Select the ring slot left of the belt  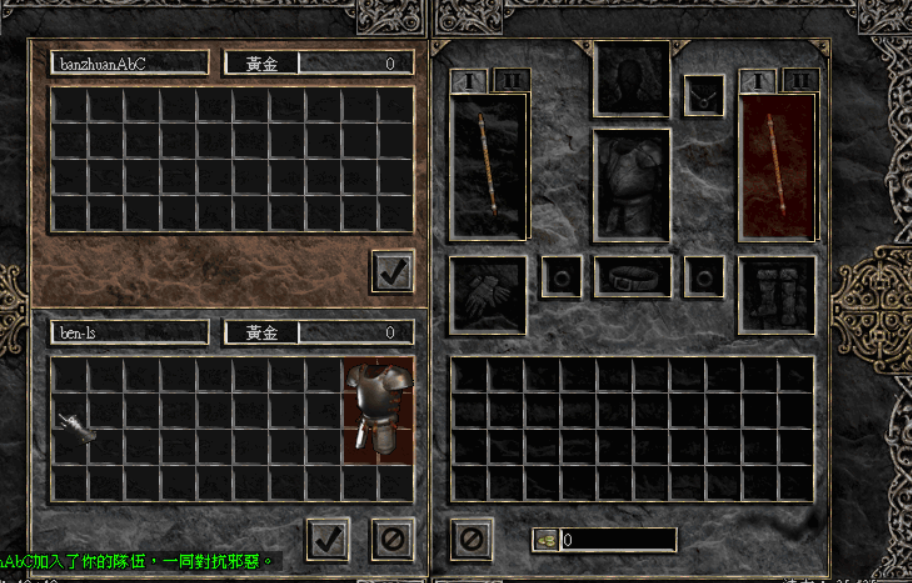(x=561, y=277)
